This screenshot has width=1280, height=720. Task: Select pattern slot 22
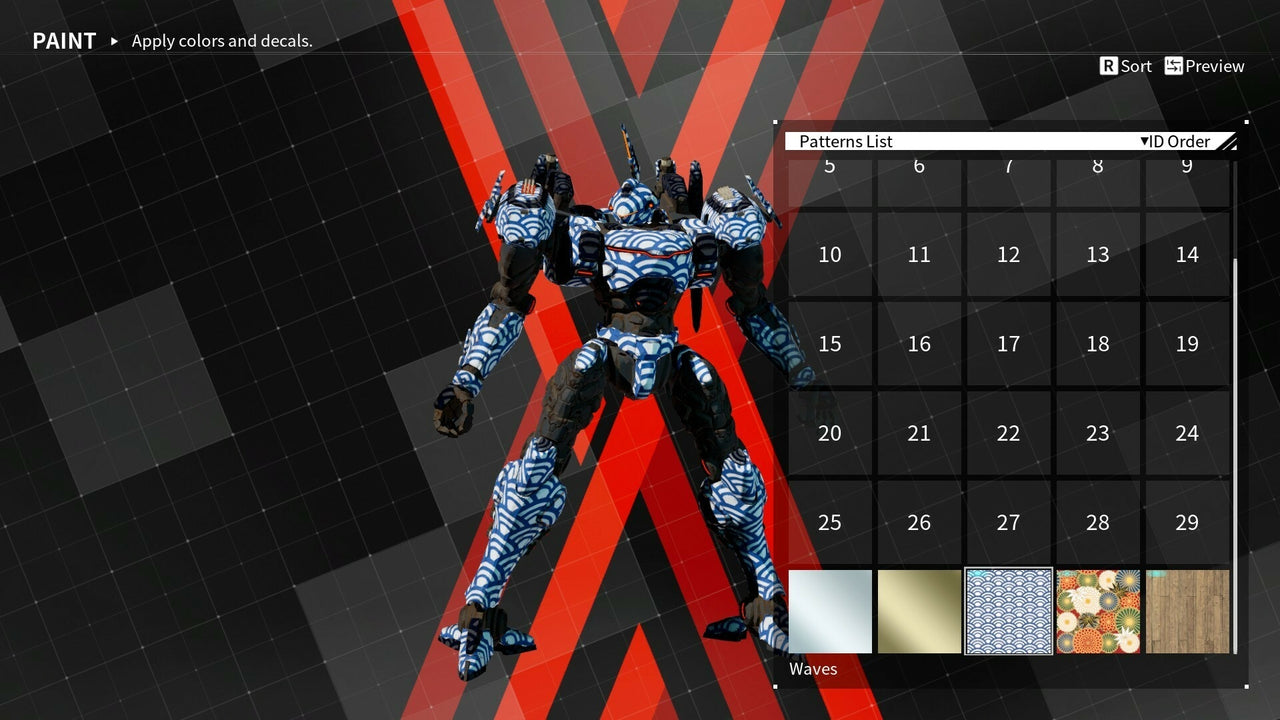tap(1008, 433)
